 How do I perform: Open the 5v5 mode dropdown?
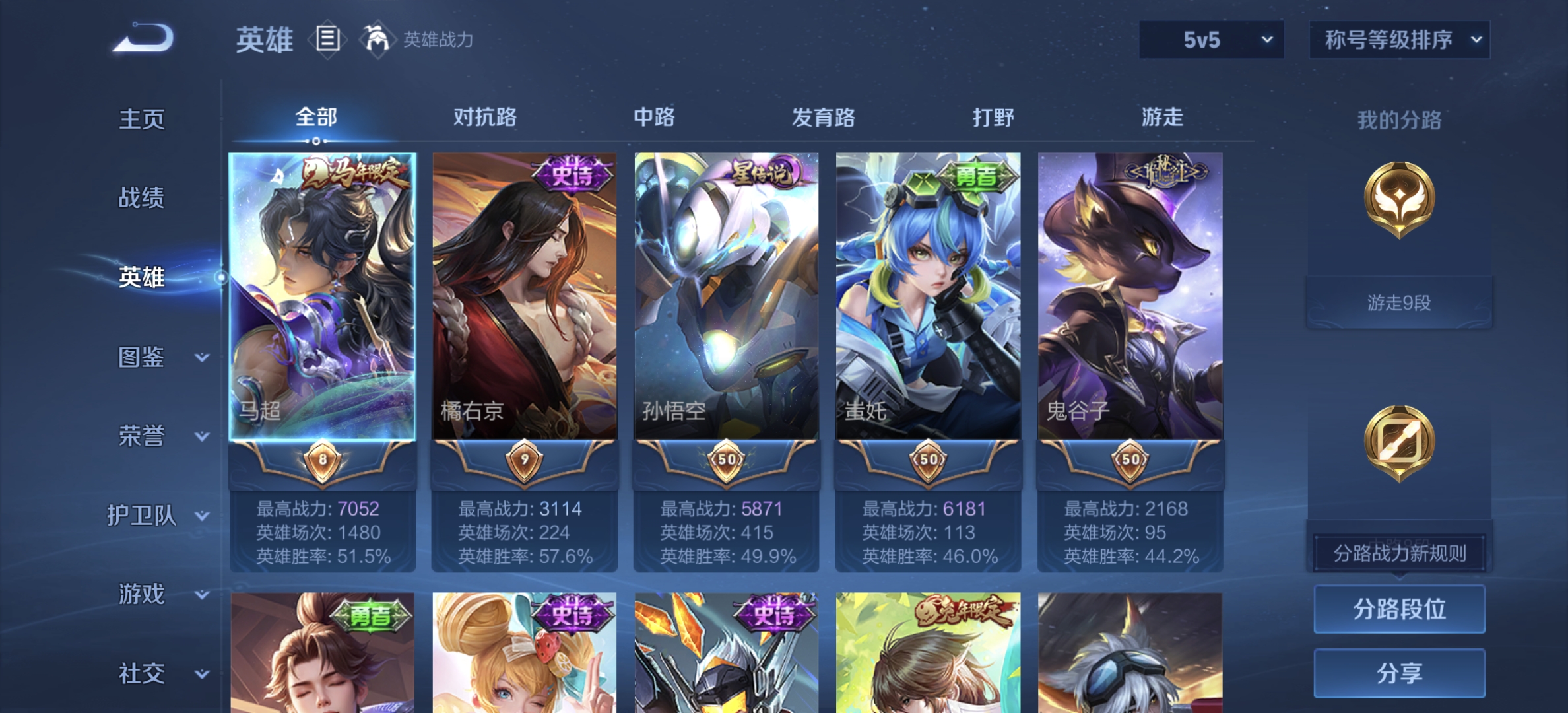(x=1211, y=40)
